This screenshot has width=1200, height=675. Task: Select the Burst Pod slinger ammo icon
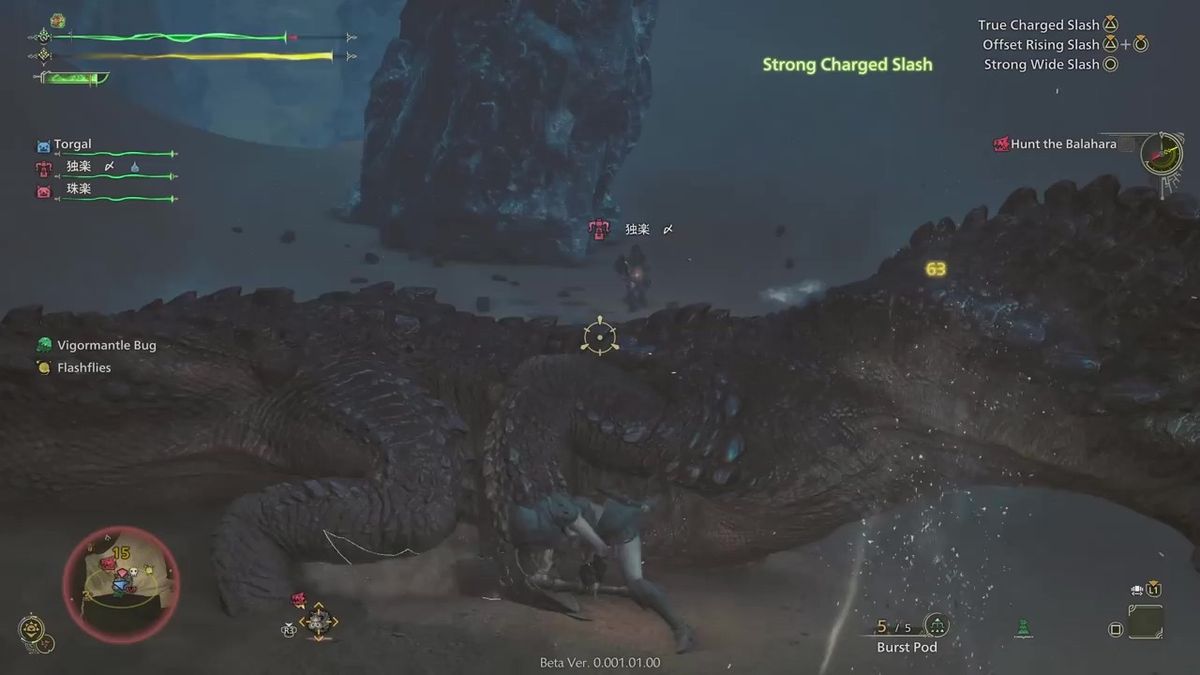pos(936,626)
